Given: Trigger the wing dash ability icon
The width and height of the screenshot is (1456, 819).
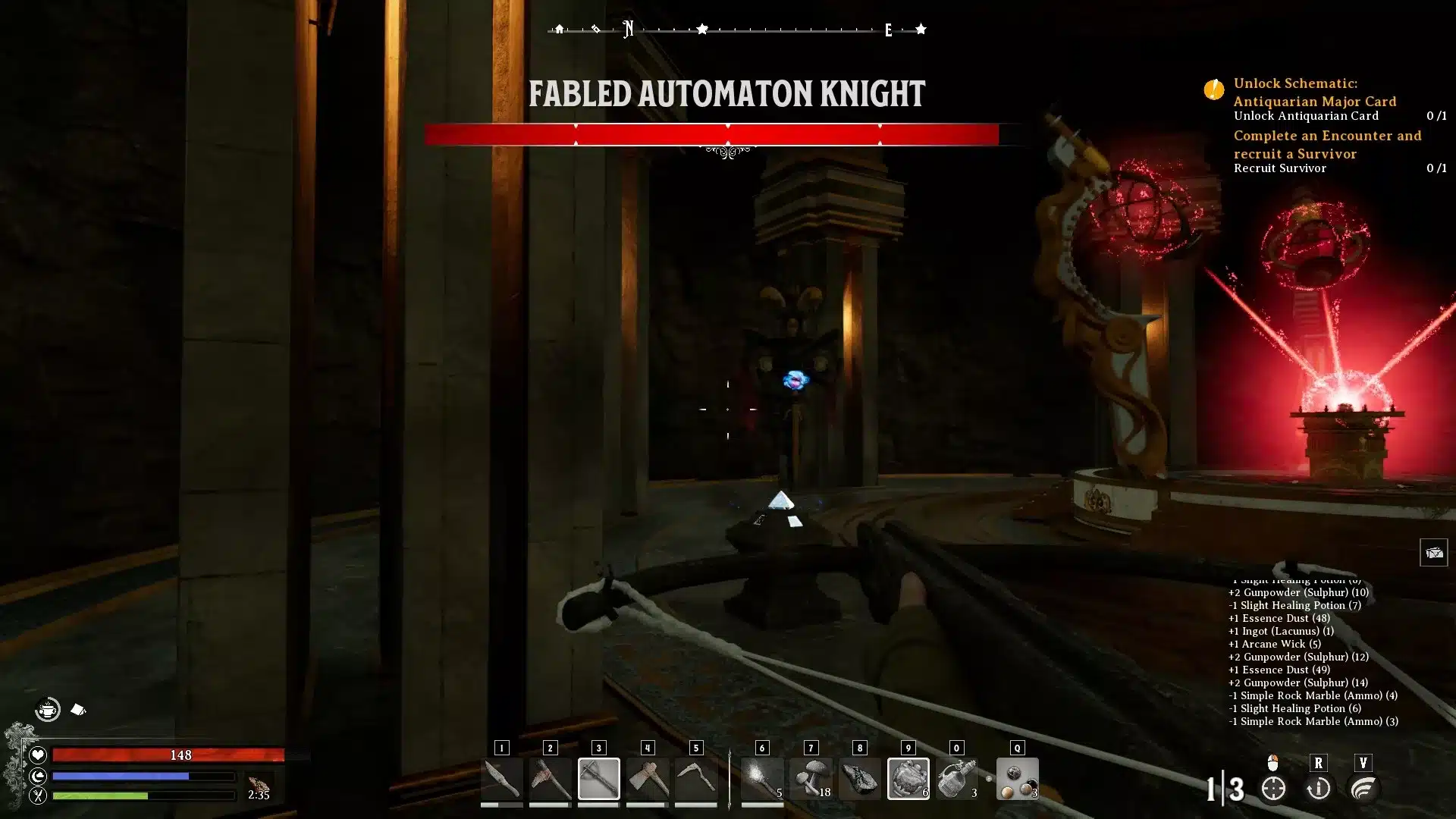Looking at the screenshot, I should click(x=1363, y=789).
